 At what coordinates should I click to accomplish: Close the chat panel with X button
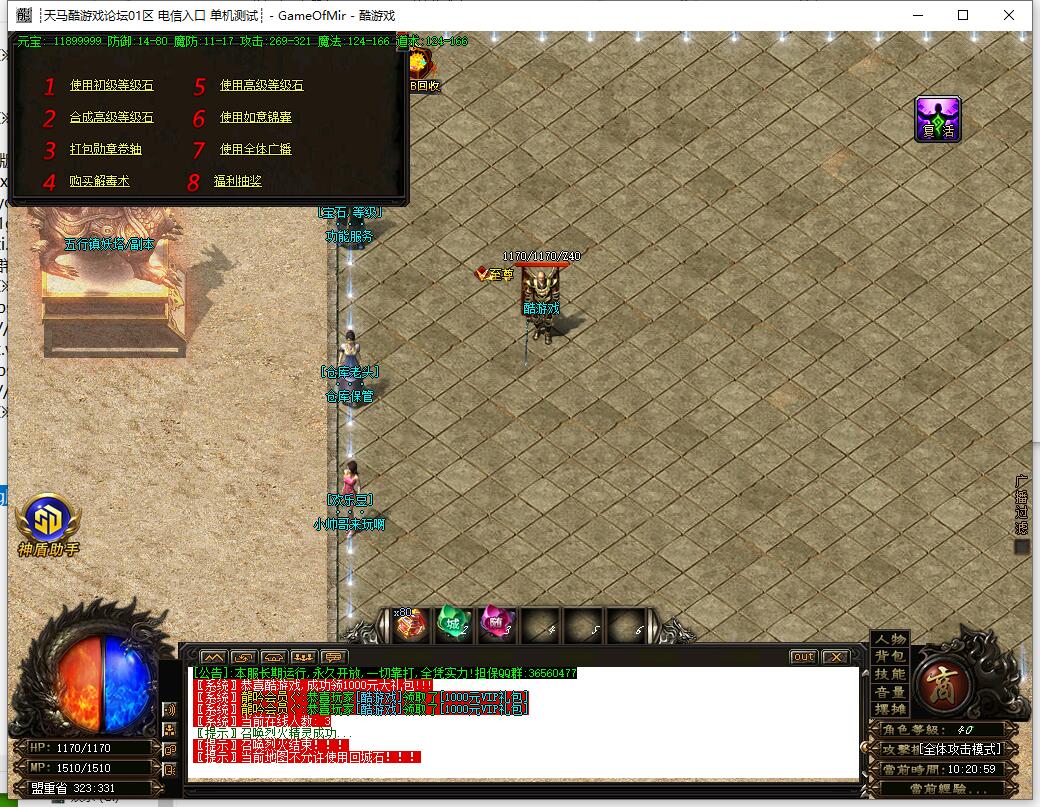pos(835,657)
